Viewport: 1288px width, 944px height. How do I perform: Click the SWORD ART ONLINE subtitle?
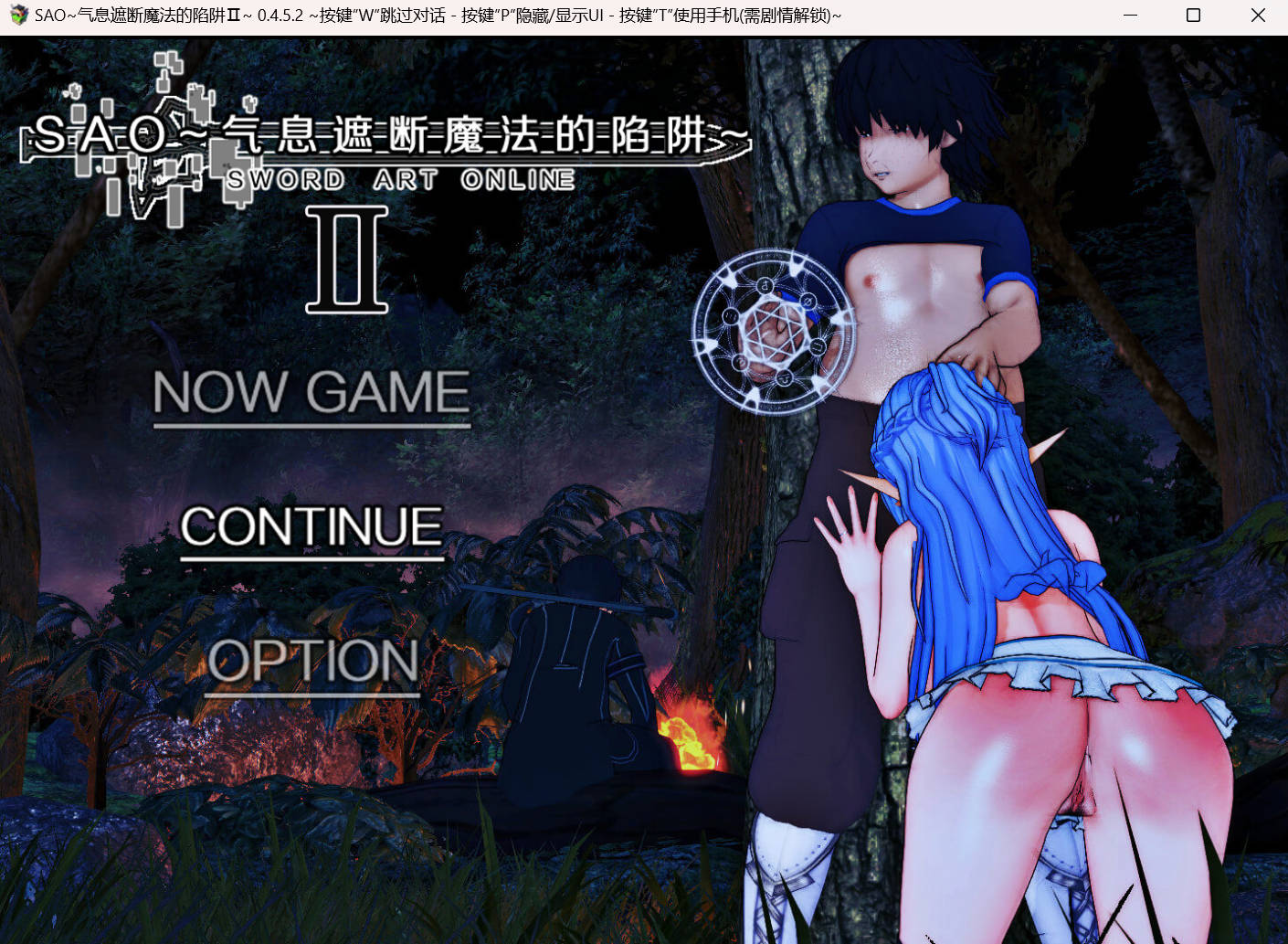[x=402, y=178]
